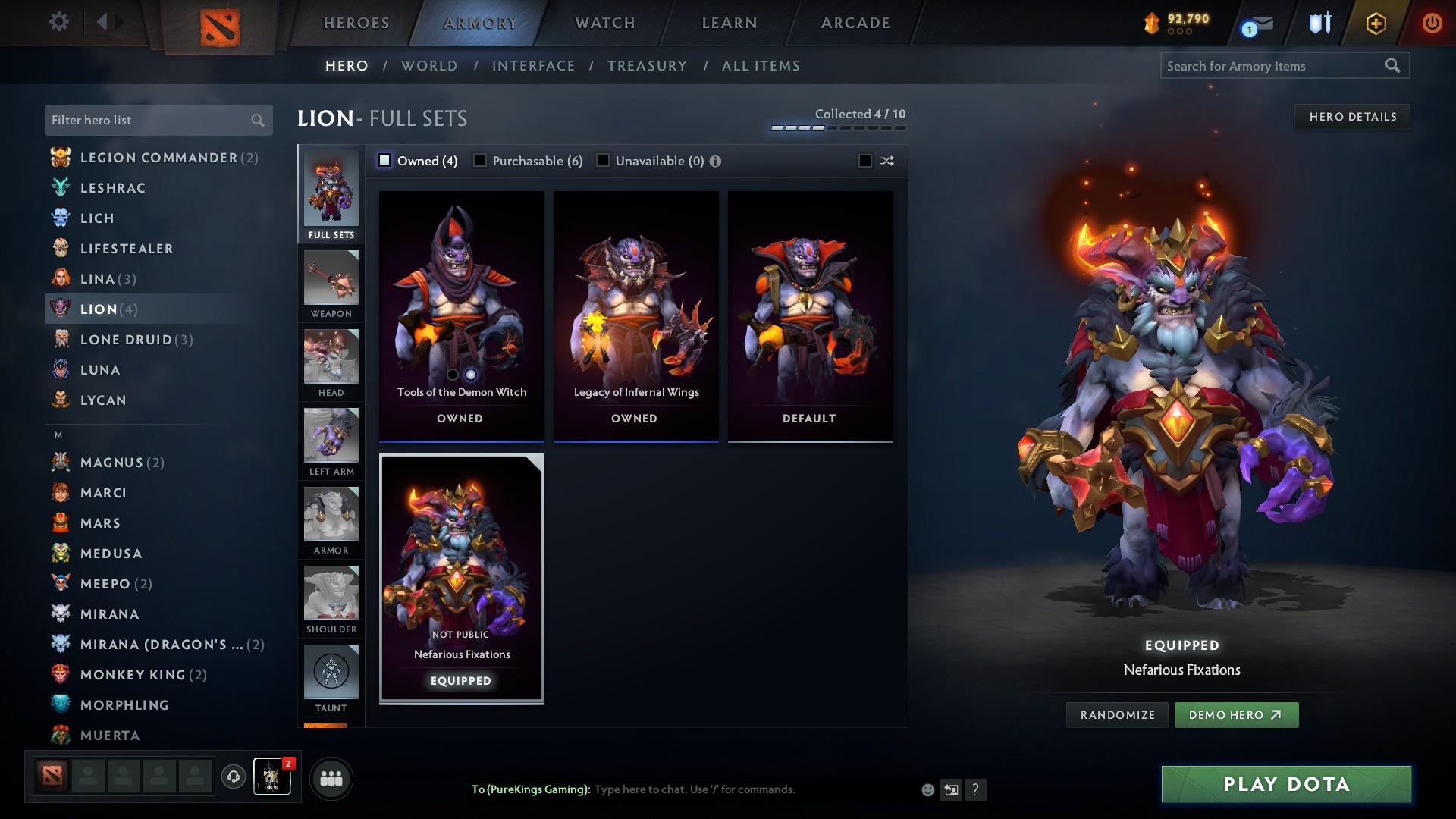
Task: Toggle the Unavailable items filter
Action: 603,161
